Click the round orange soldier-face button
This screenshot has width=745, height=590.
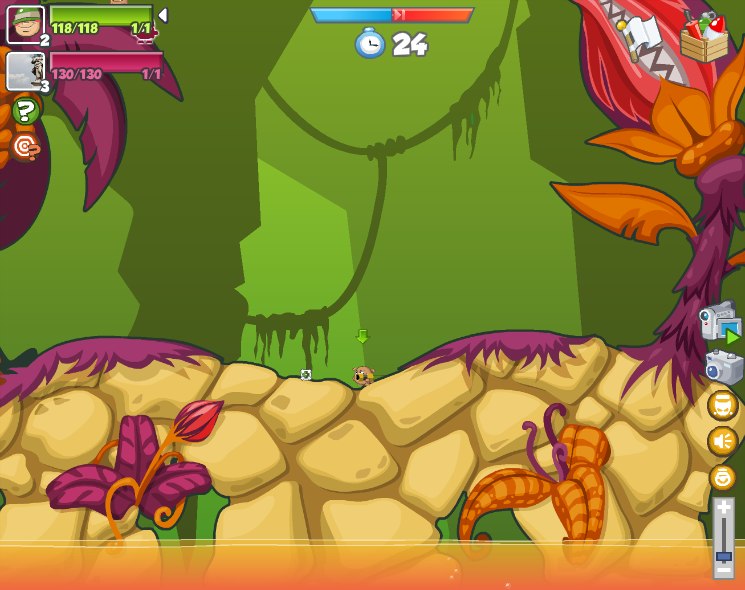pos(722,405)
